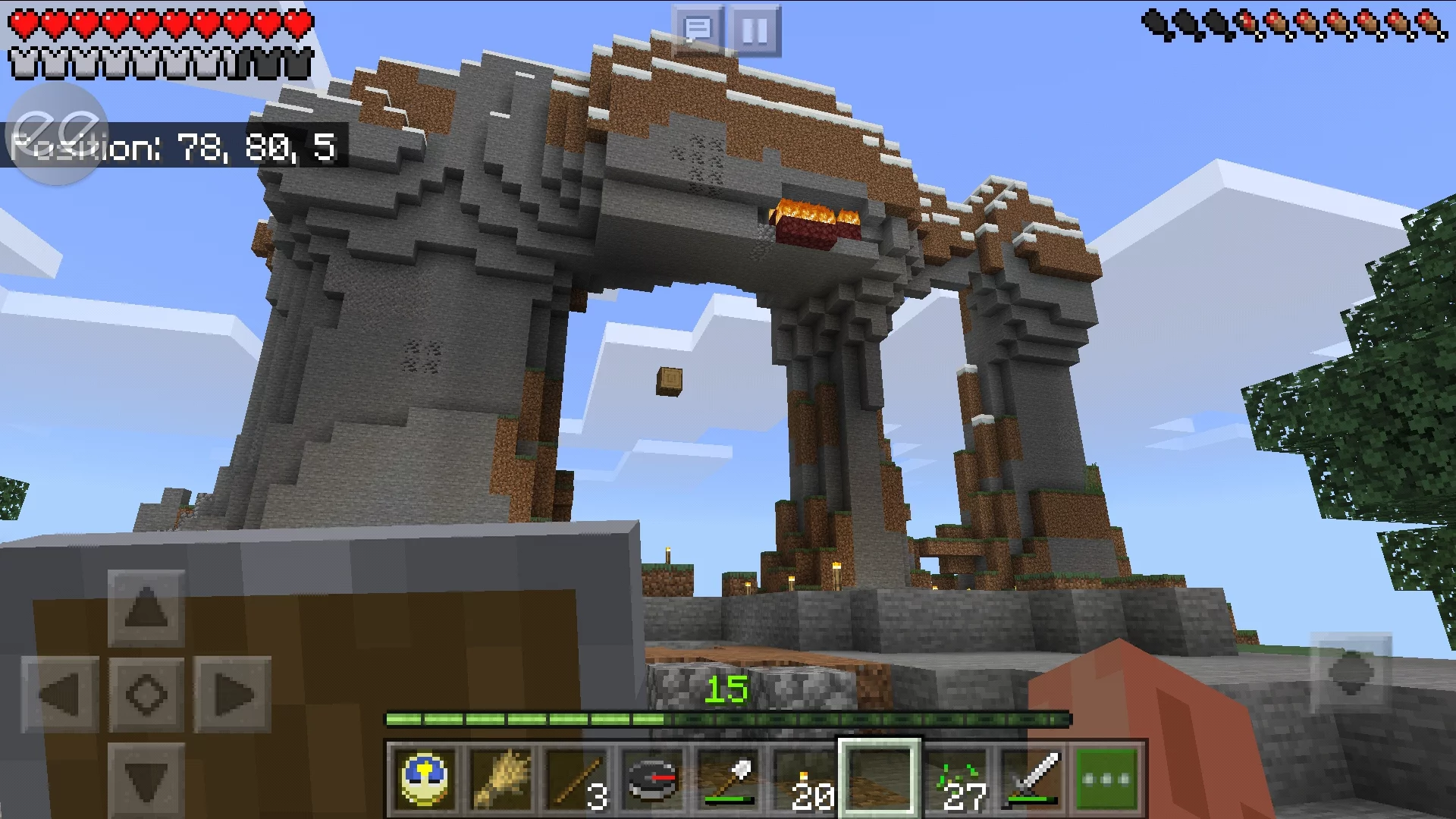Screen dimensions: 1456x819
Task: Open the chat window
Action: [697, 31]
